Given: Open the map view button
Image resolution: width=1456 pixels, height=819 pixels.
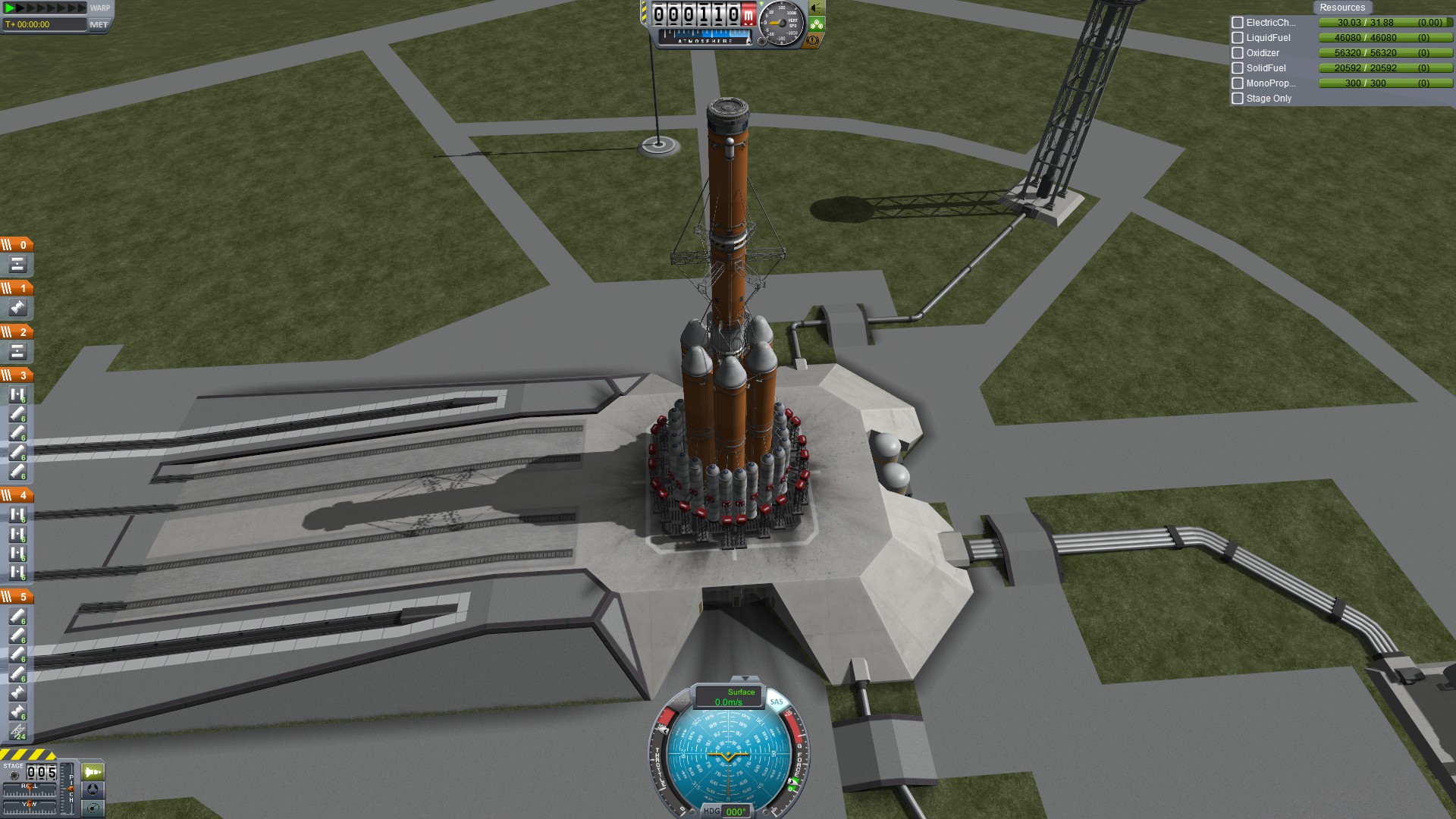Looking at the screenshot, I should click(x=93, y=808).
